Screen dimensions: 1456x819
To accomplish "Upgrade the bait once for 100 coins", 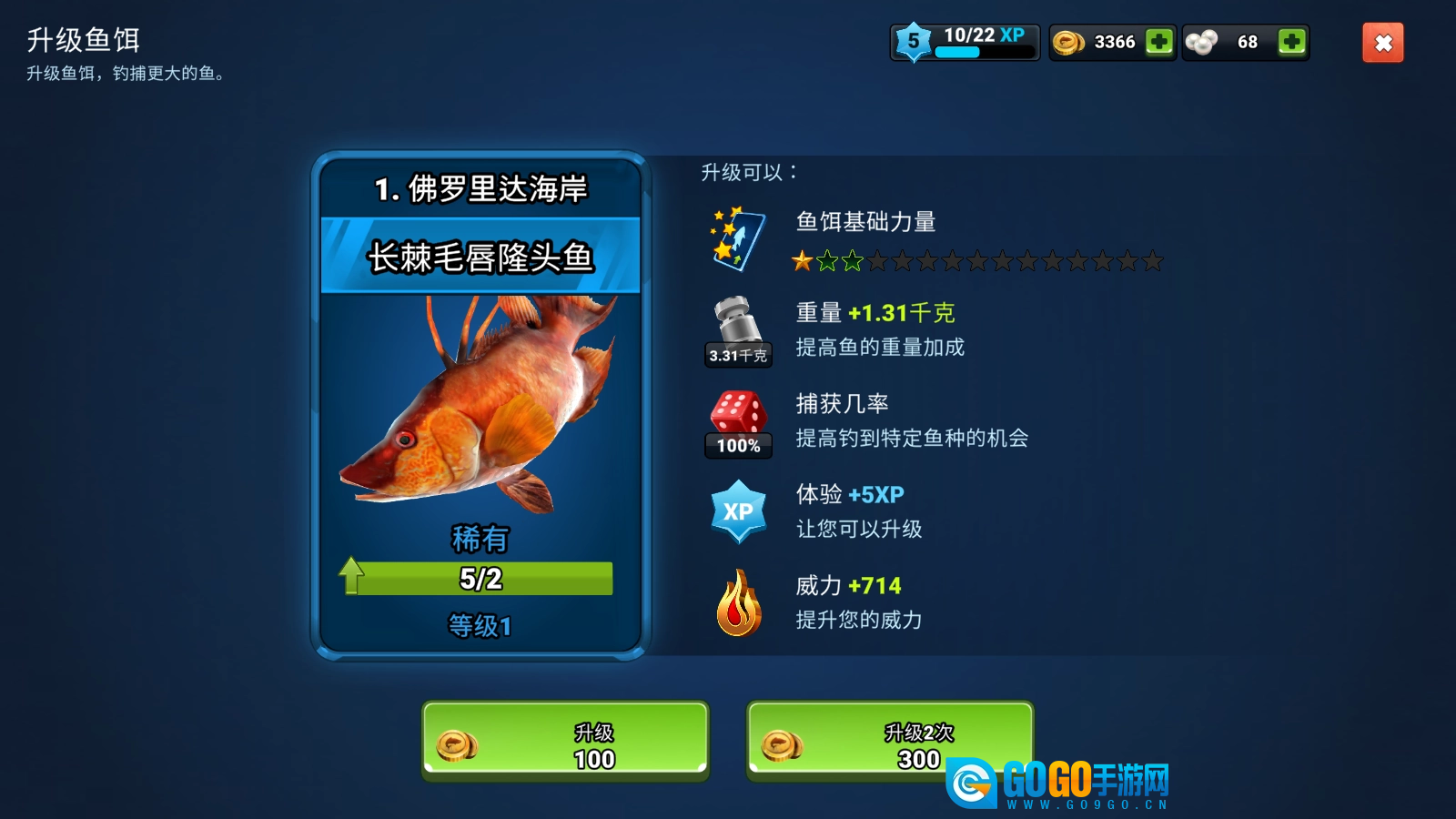I will point(565,741).
